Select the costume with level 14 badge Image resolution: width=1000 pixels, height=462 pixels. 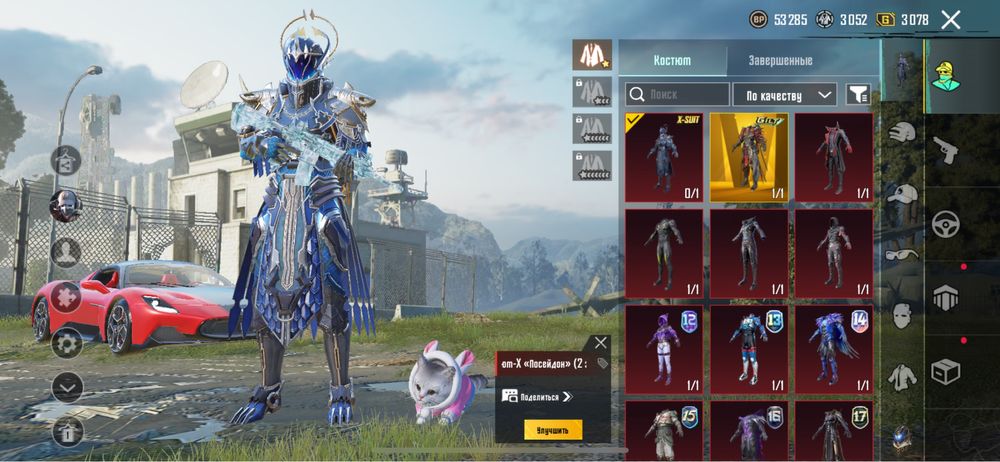[834, 350]
